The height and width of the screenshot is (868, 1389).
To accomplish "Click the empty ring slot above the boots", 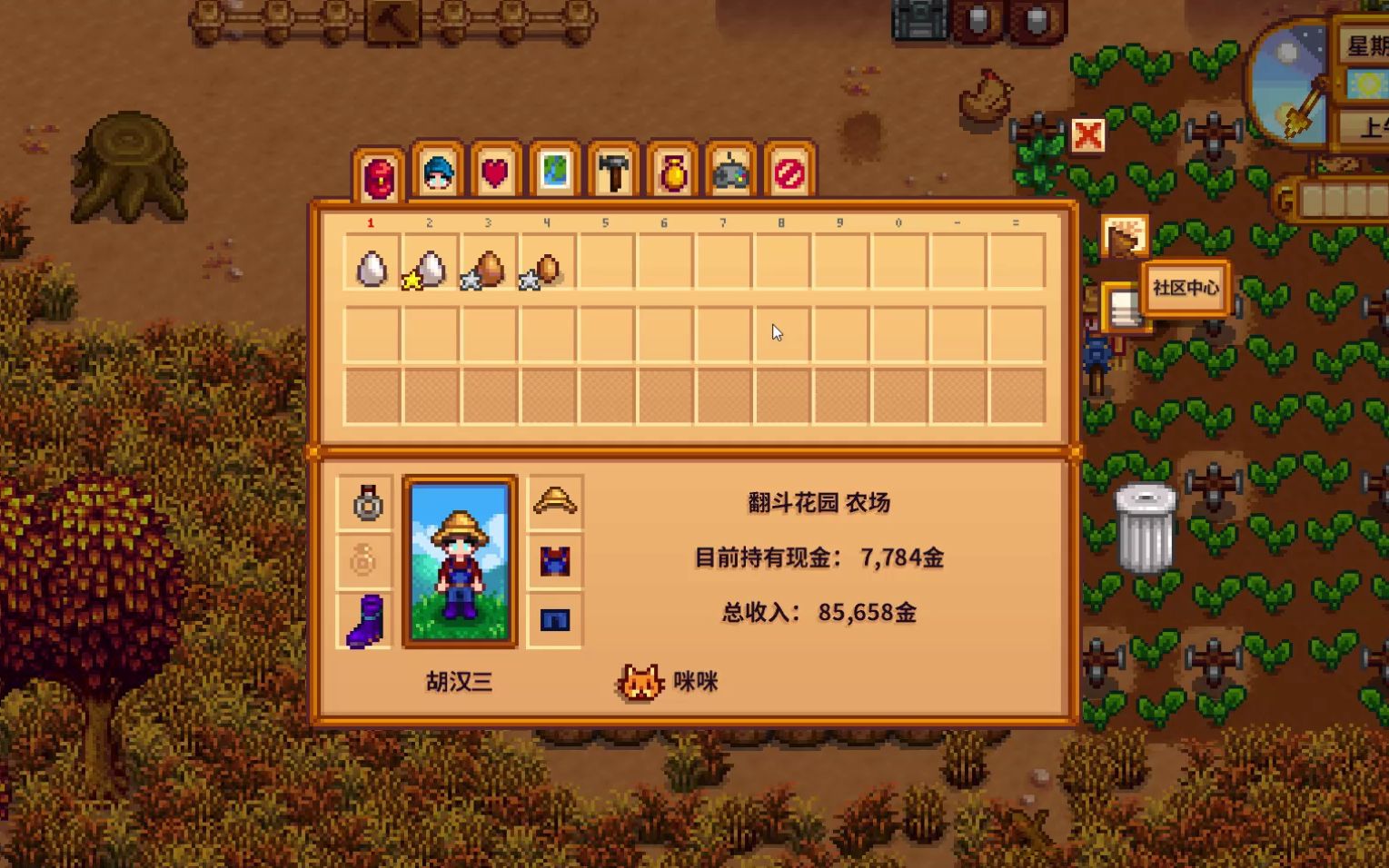I will 362,560.
